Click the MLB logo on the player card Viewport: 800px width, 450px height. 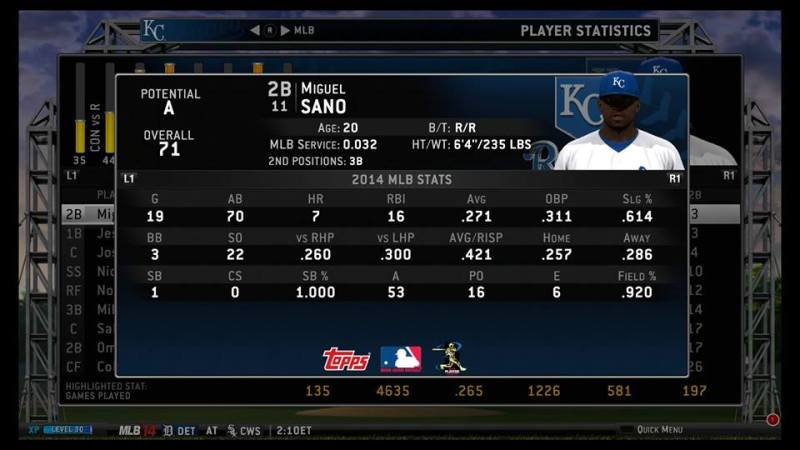click(400, 359)
